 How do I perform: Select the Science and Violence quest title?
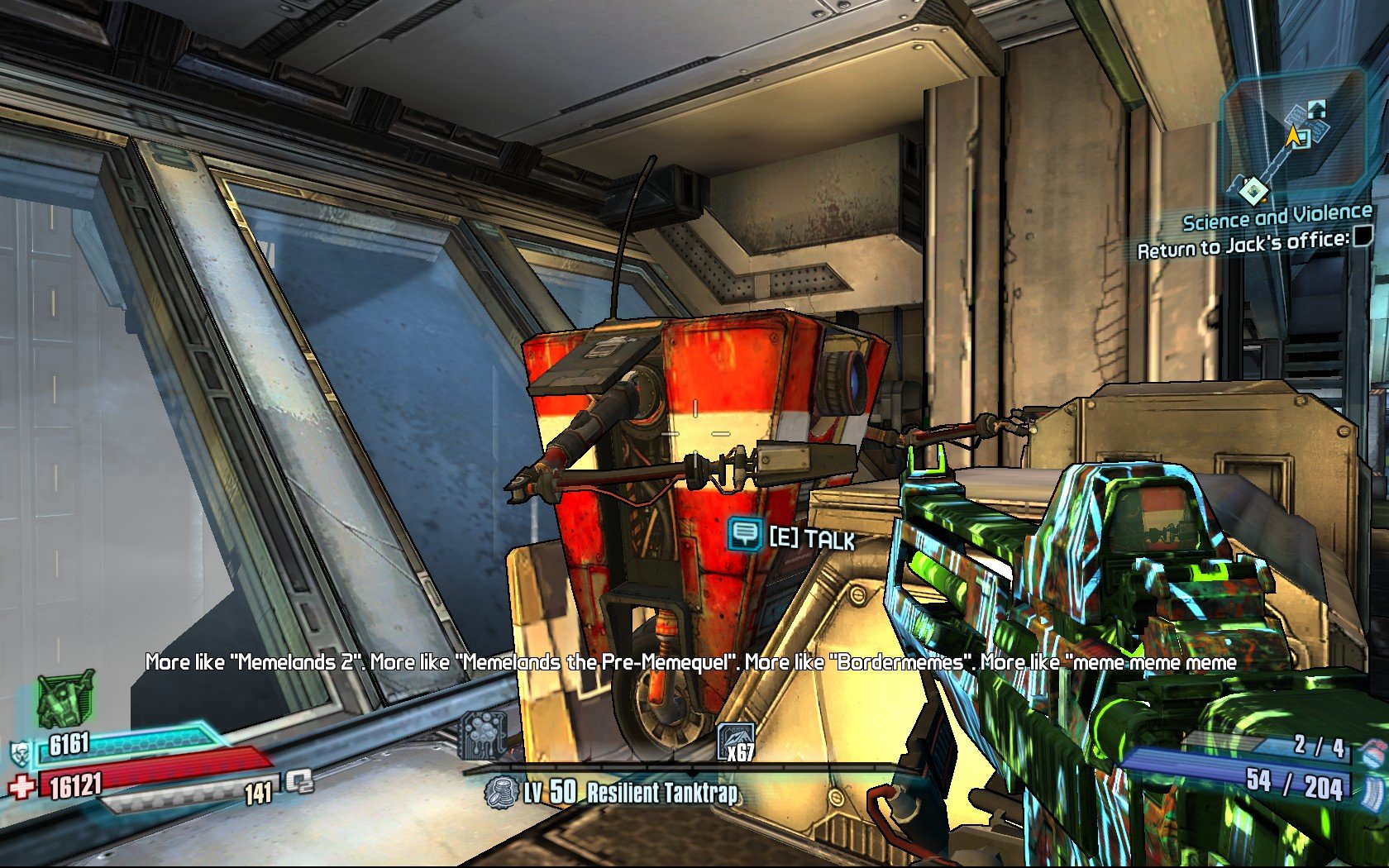click(x=1277, y=218)
